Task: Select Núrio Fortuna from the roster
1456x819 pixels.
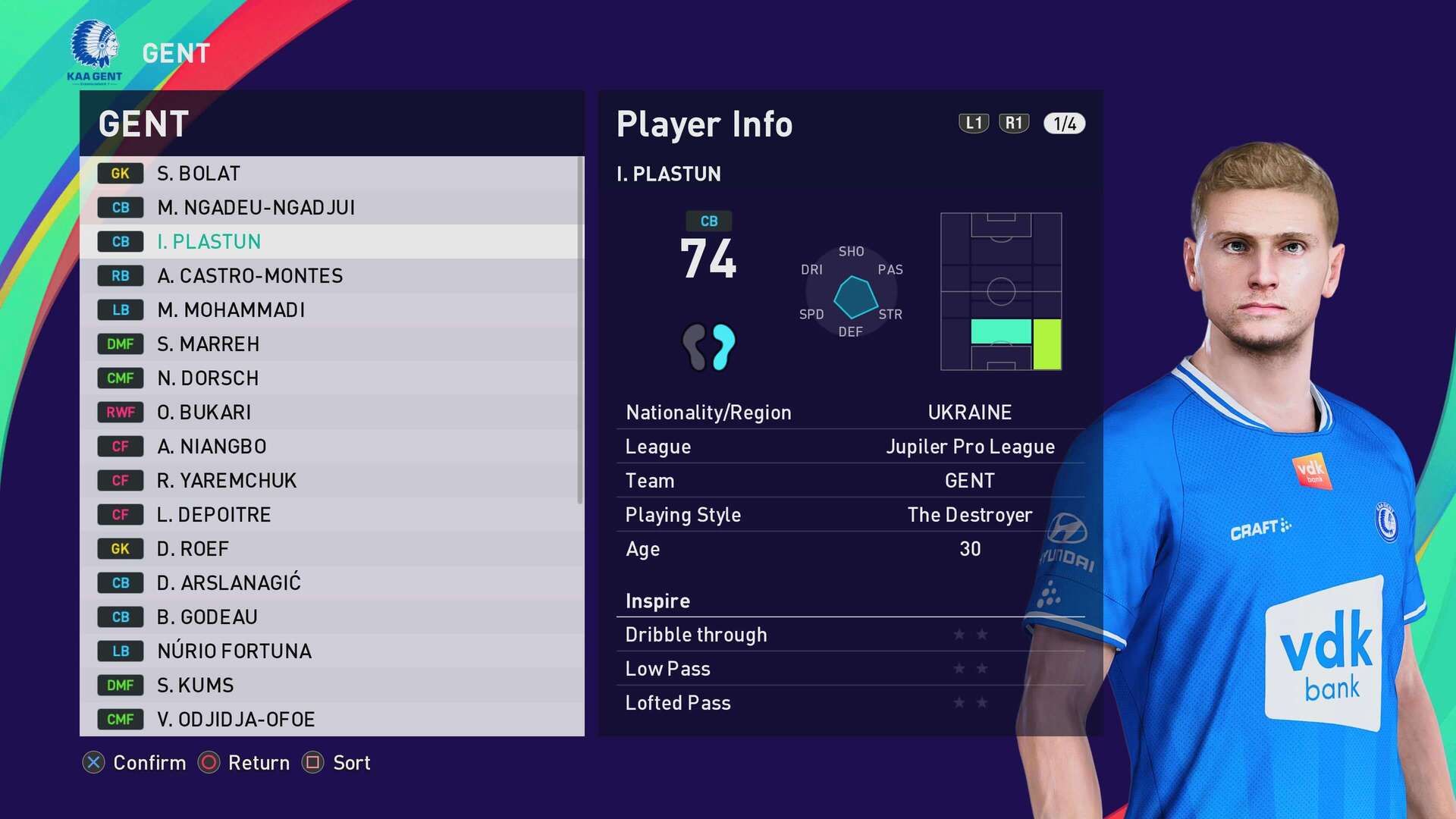Action: (x=331, y=651)
